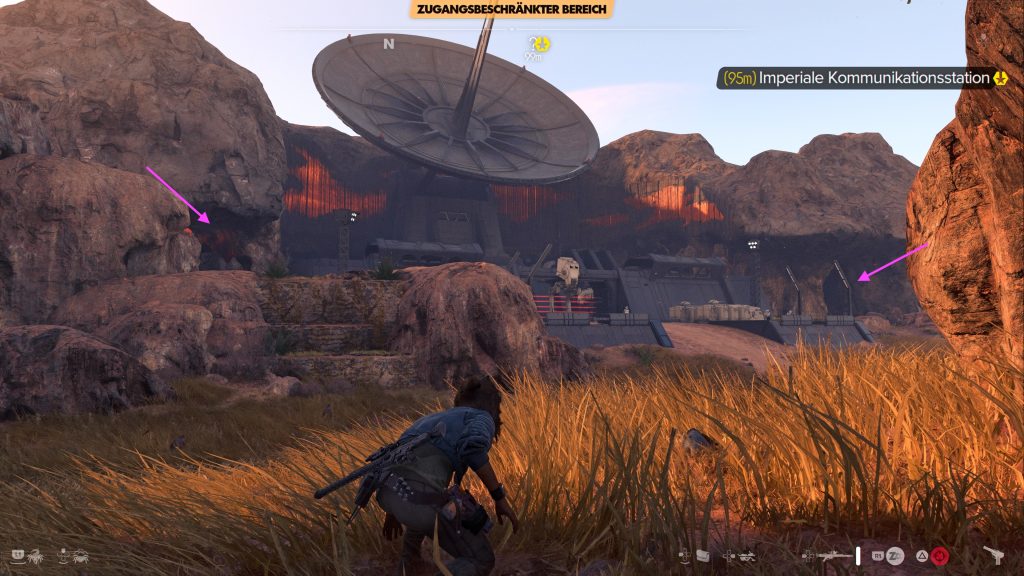Select the Imperiale Kommunikationsstation objective tracker
The width and height of the screenshot is (1024, 576).
tap(861, 78)
